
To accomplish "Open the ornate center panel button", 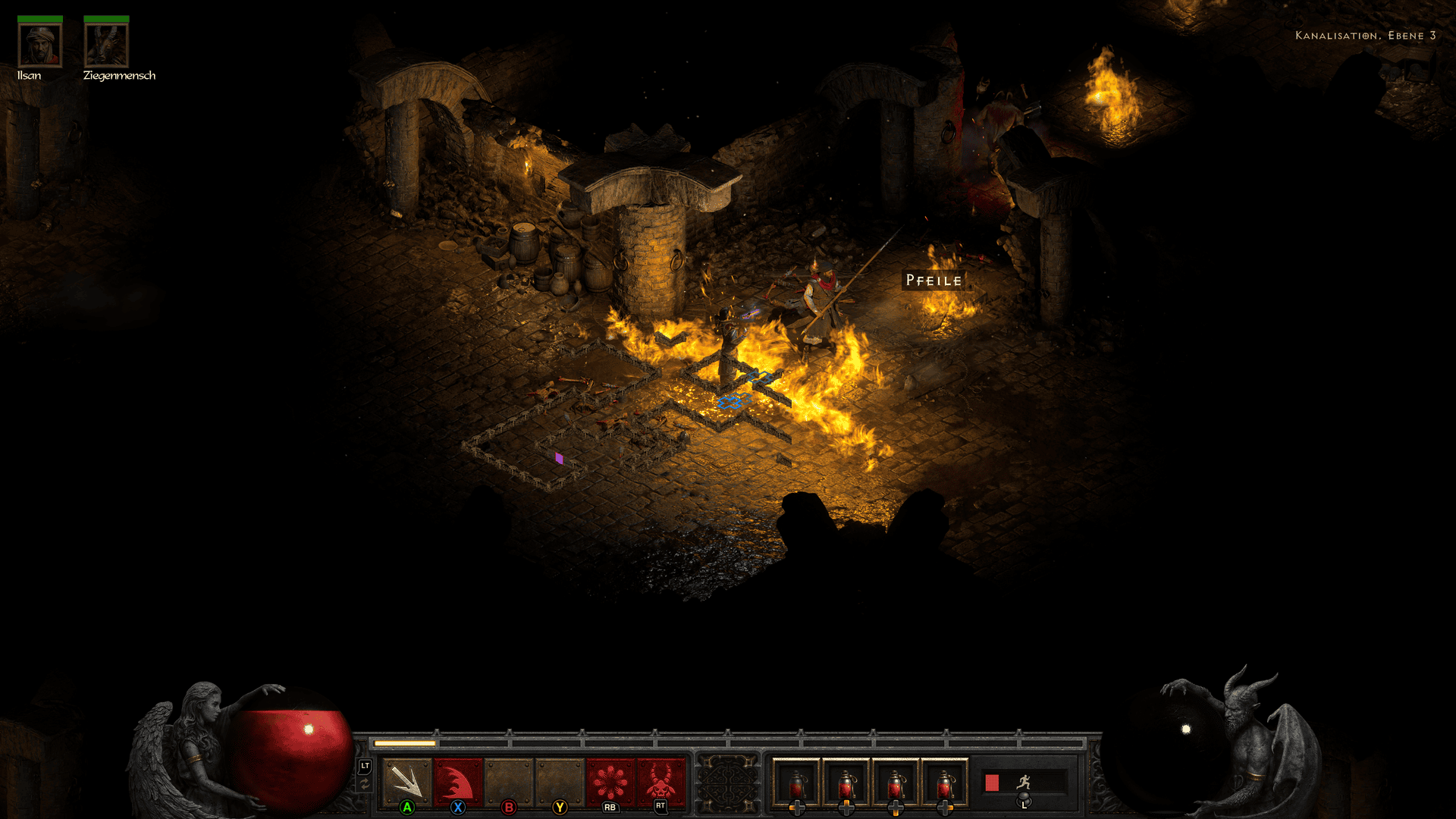I will coord(728,783).
